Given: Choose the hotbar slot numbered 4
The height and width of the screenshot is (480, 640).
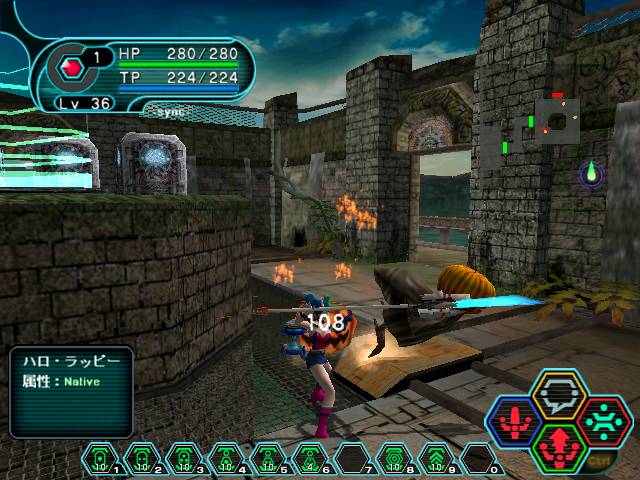Looking at the screenshot, I should 226,460.
